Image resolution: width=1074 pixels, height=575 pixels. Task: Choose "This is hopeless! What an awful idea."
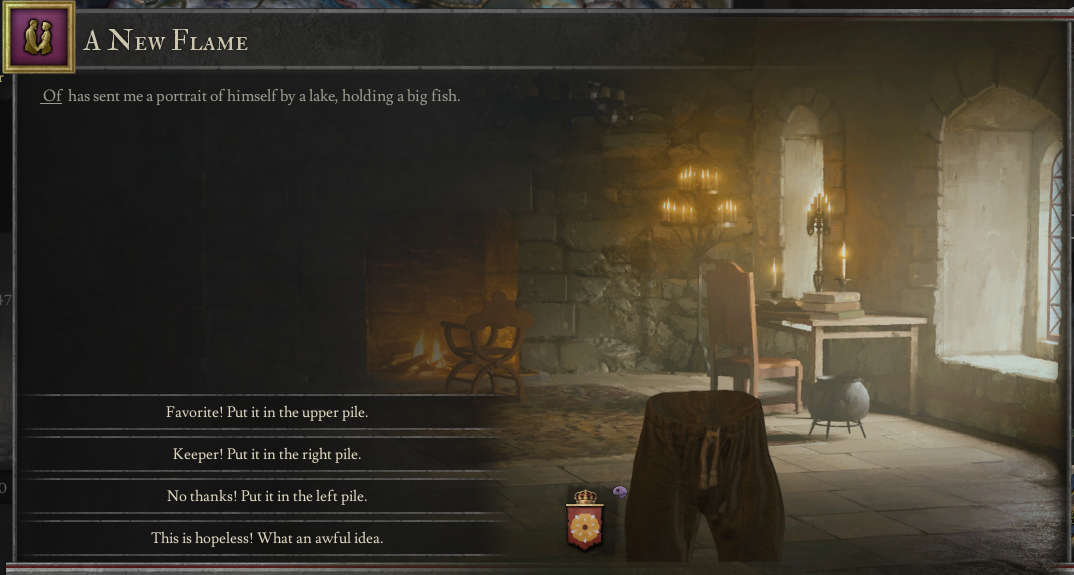point(267,538)
